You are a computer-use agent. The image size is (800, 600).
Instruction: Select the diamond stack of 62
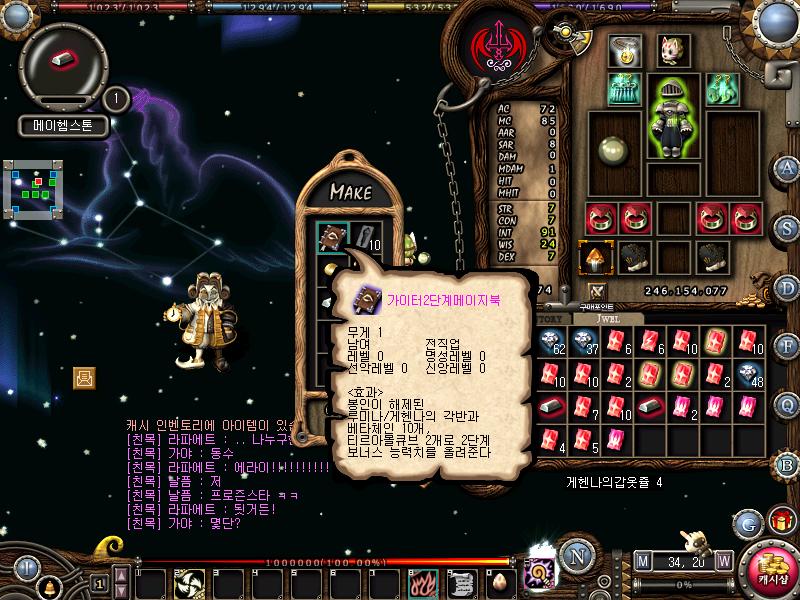(x=551, y=343)
